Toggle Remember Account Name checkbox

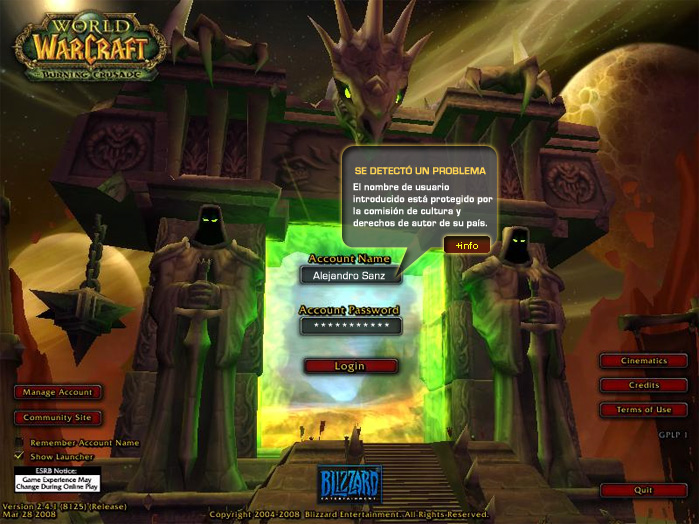point(19,442)
